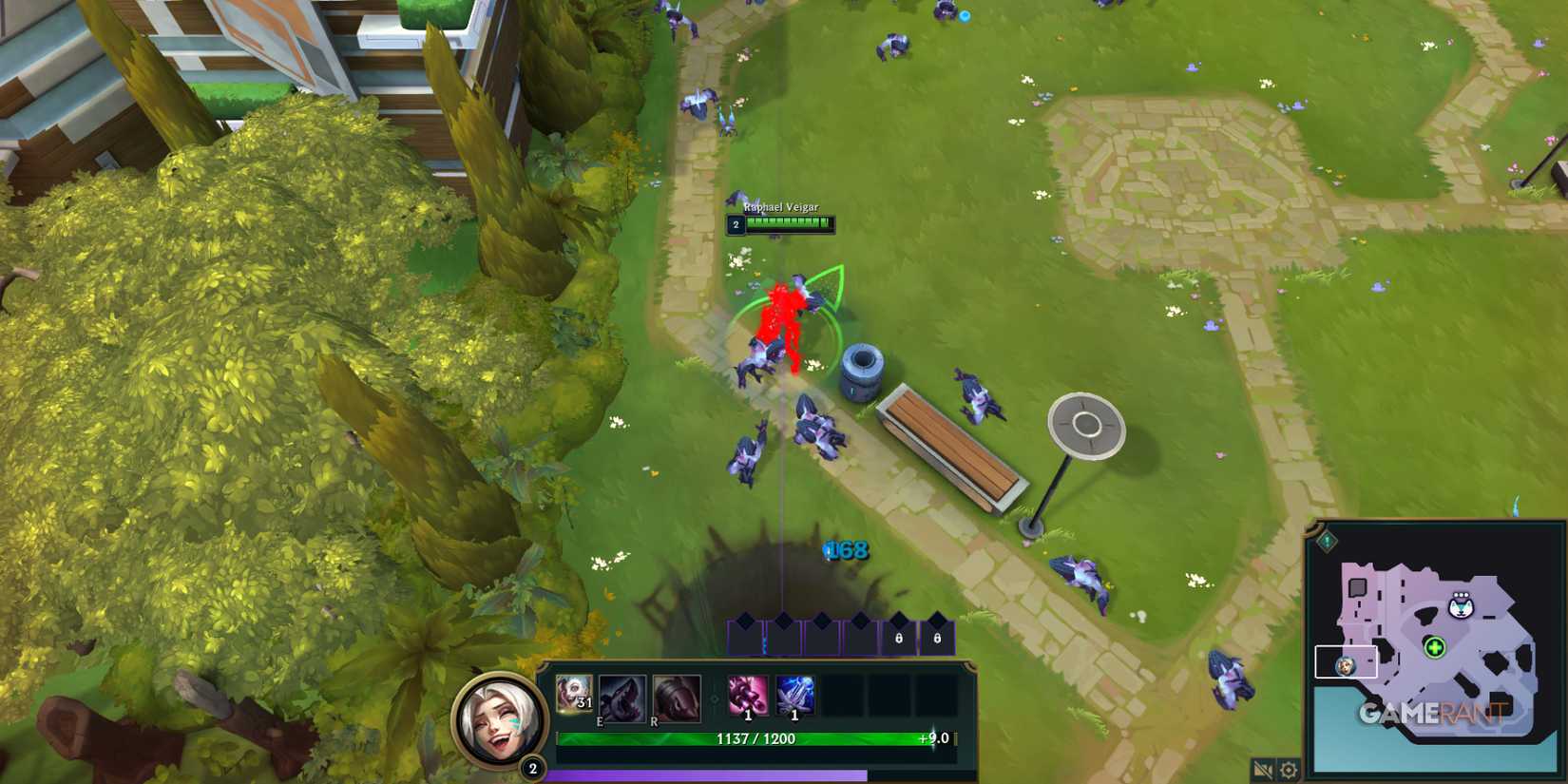
Task: Open the settings gear beside the minimap
Action: pos(1288,768)
